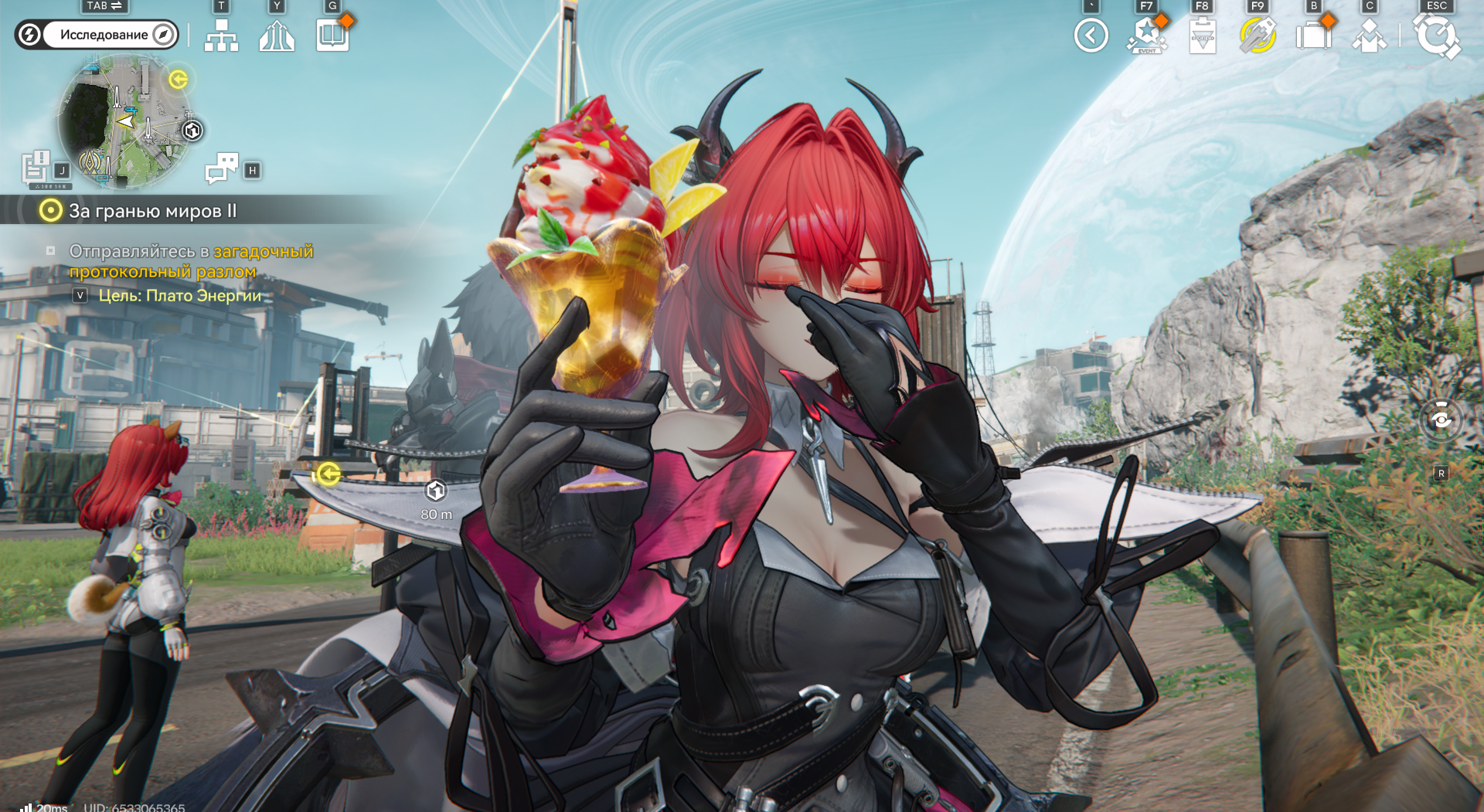Open the operator character icon

point(1369,36)
